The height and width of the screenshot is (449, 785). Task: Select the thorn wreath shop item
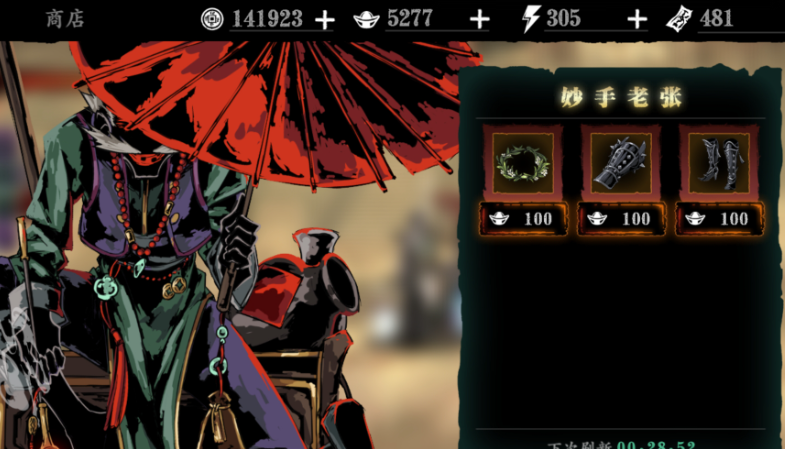pos(523,161)
